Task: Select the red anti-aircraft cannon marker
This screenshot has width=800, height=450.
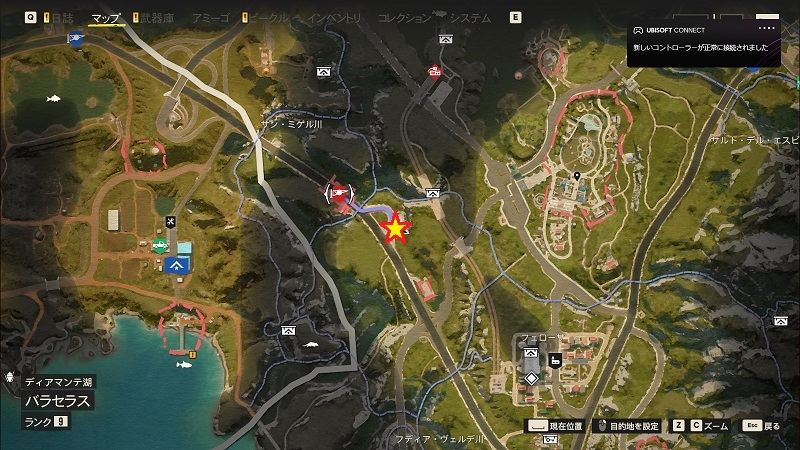Action: (x=338, y=193)
